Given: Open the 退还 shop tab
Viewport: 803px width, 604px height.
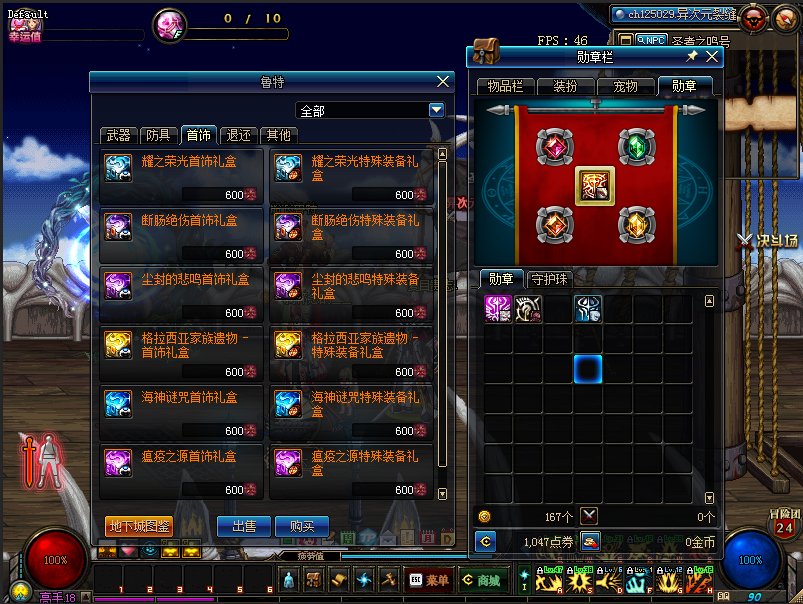Looking at the screenshot, I should [x=238, y=136].
